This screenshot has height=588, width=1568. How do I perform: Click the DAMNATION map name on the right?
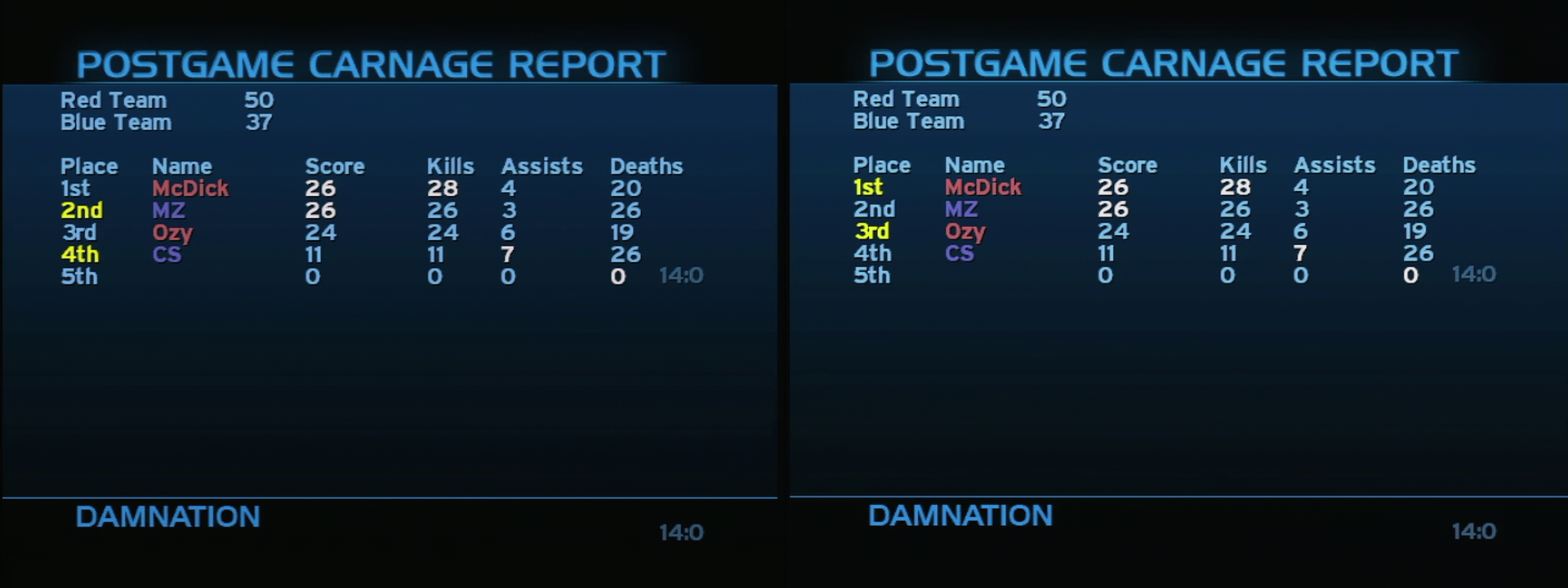click(x=960, y=515)
